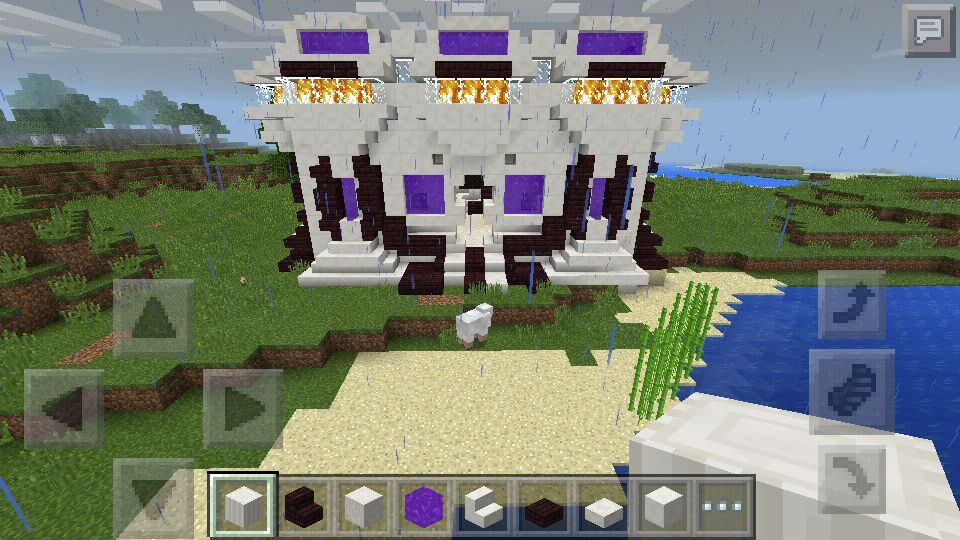The image size is (960, 540).
Task: Choose the nether brick slab slot
Action: pyautogui.click(x=544, y=505)
